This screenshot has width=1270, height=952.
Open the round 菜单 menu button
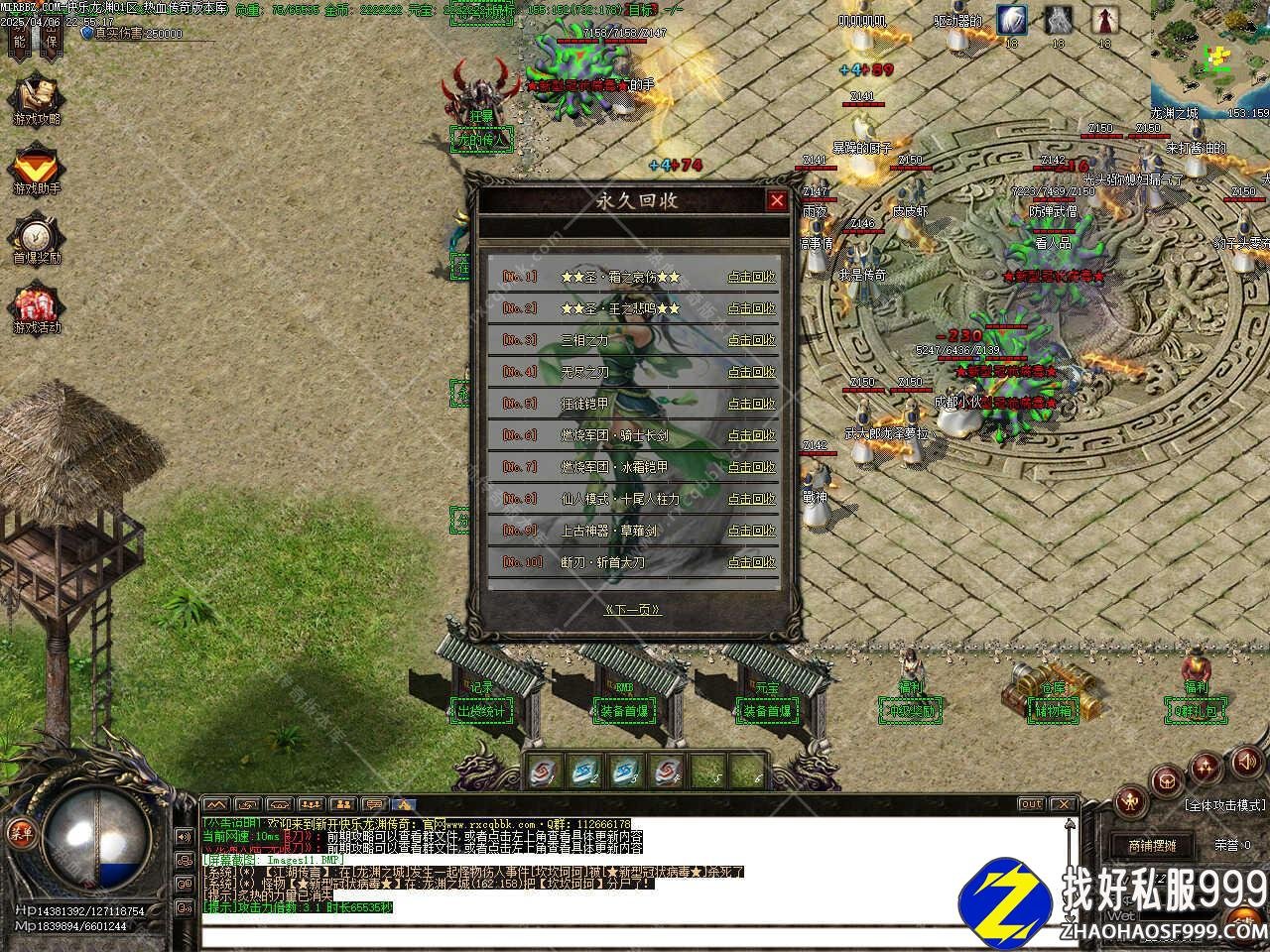click(21, 833)
